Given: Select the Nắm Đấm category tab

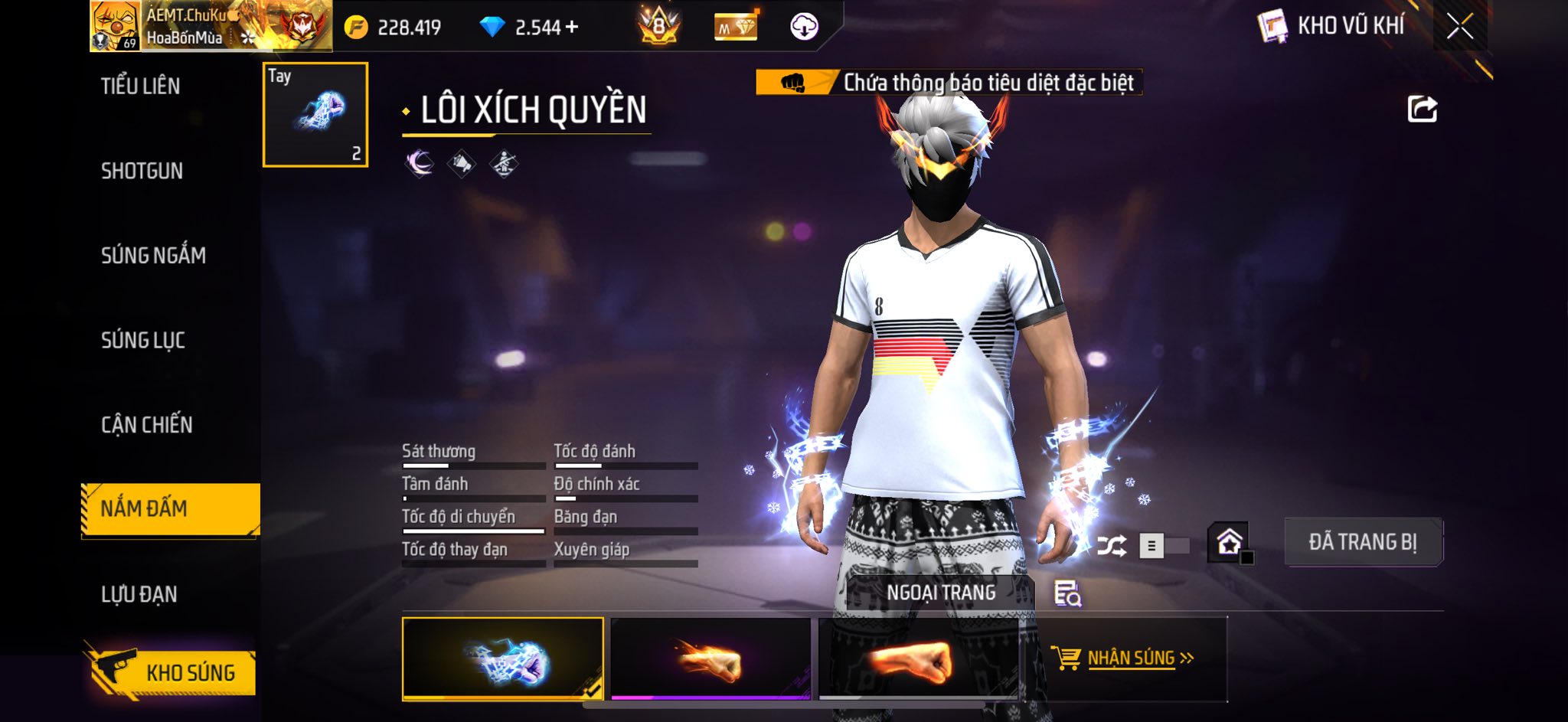Looking at the screenshot, I should click(x=170, y=509).
